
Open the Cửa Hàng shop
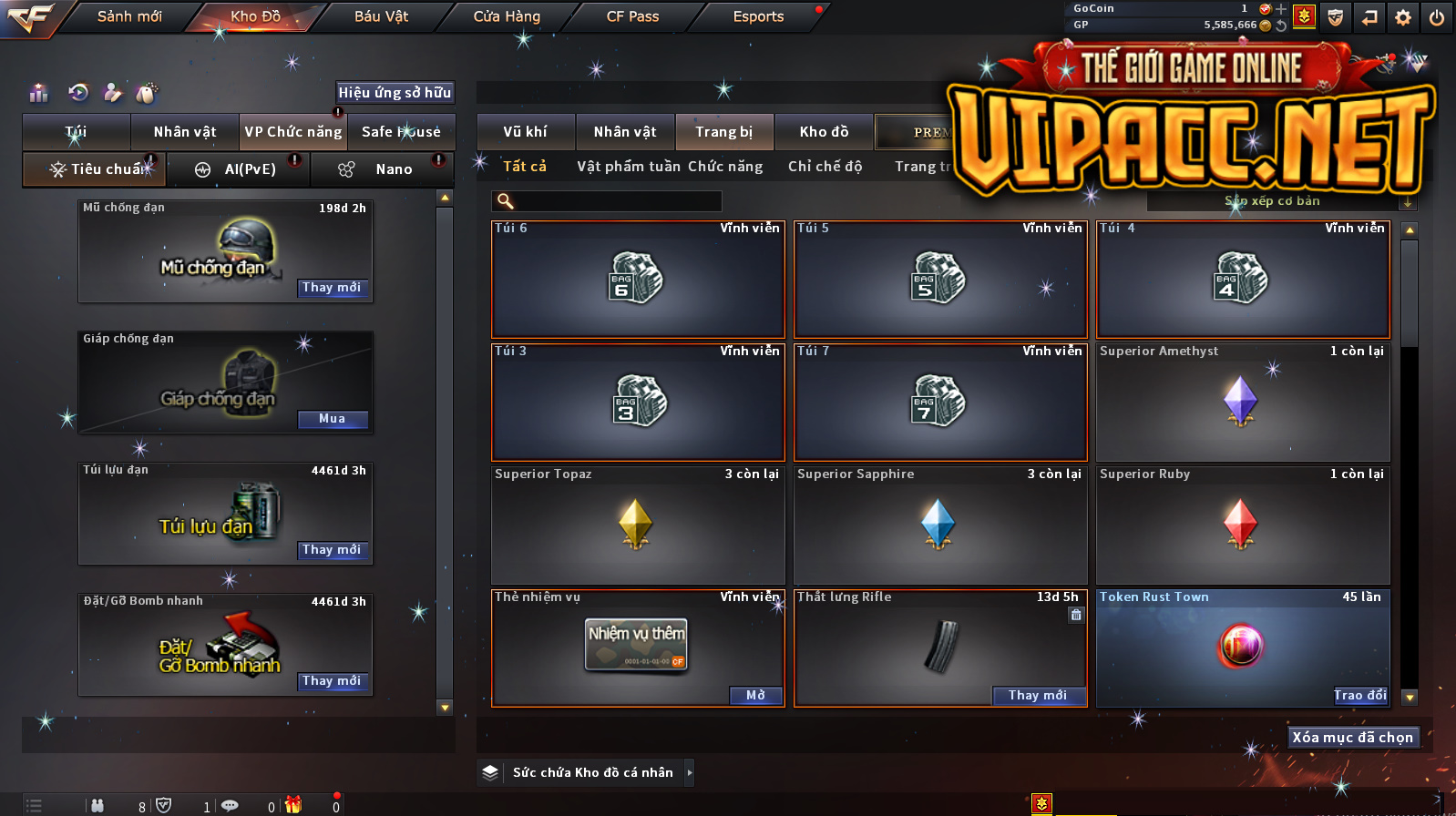507,16
